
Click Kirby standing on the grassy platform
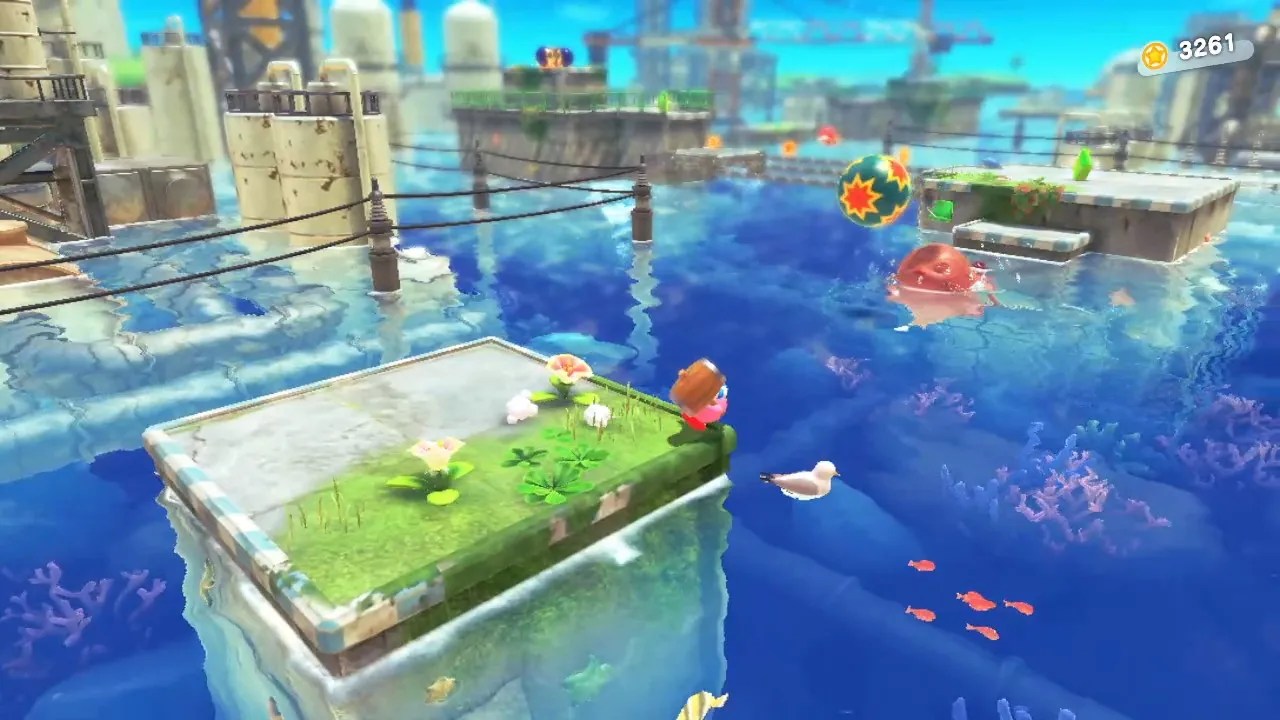click(x=700, y=400)
